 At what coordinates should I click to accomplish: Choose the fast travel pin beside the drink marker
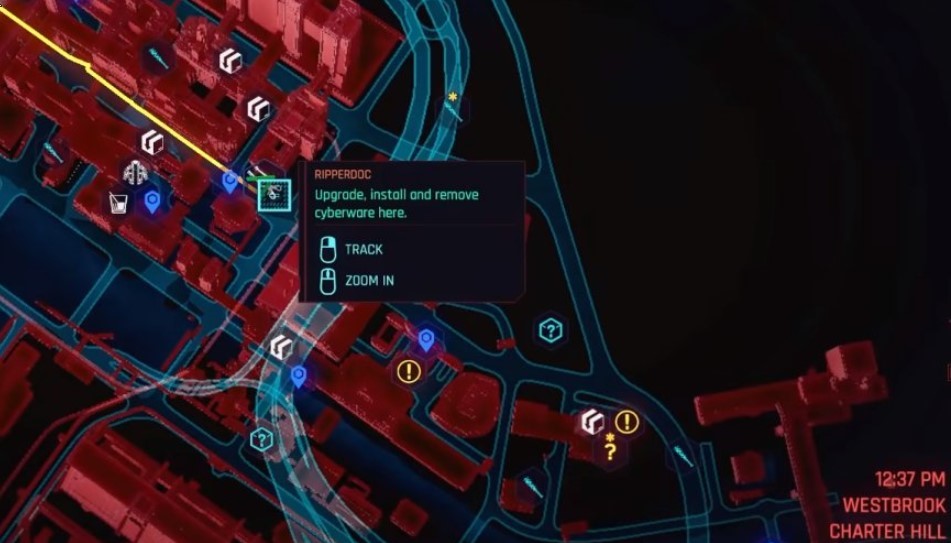(152, 202)
